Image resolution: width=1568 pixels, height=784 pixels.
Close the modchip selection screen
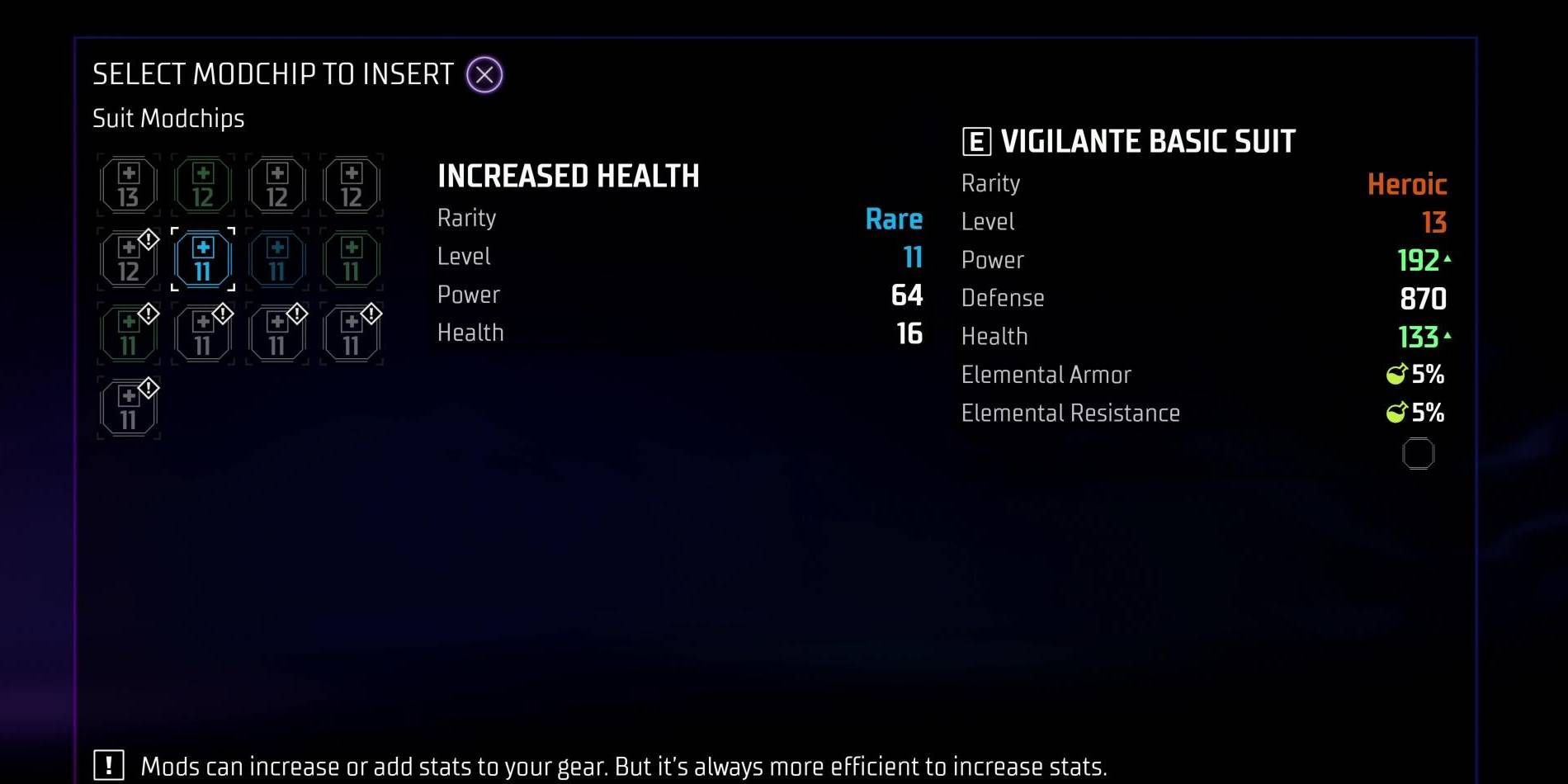point(484,74)
